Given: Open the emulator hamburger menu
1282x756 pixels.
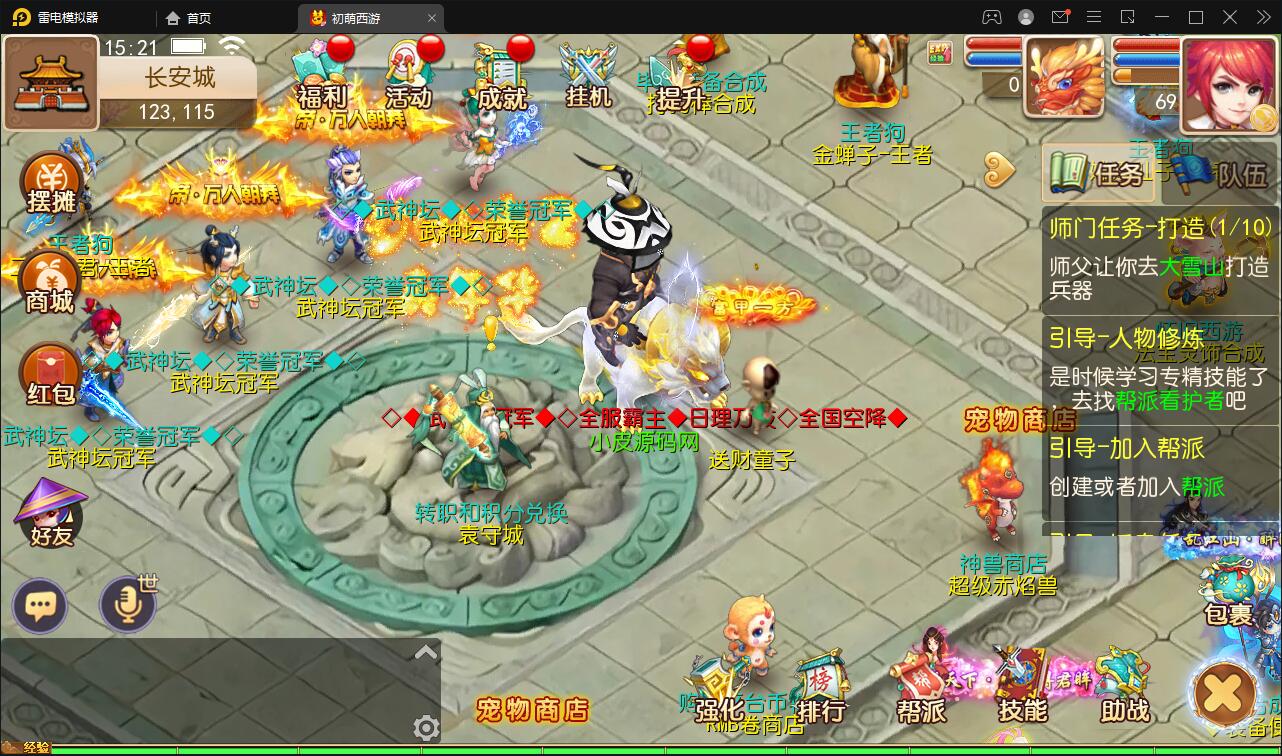Looking at the screenshot, I should [1094, 17].
